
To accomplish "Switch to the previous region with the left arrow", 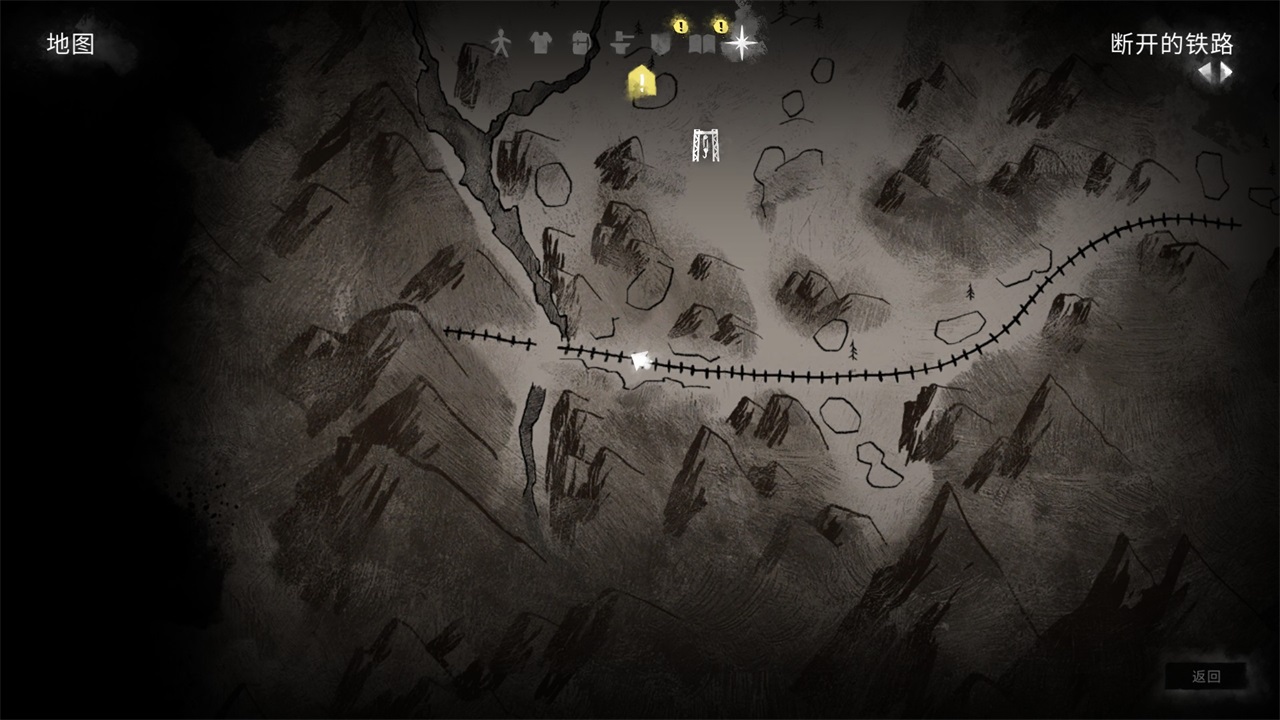I will point(1207,72).
